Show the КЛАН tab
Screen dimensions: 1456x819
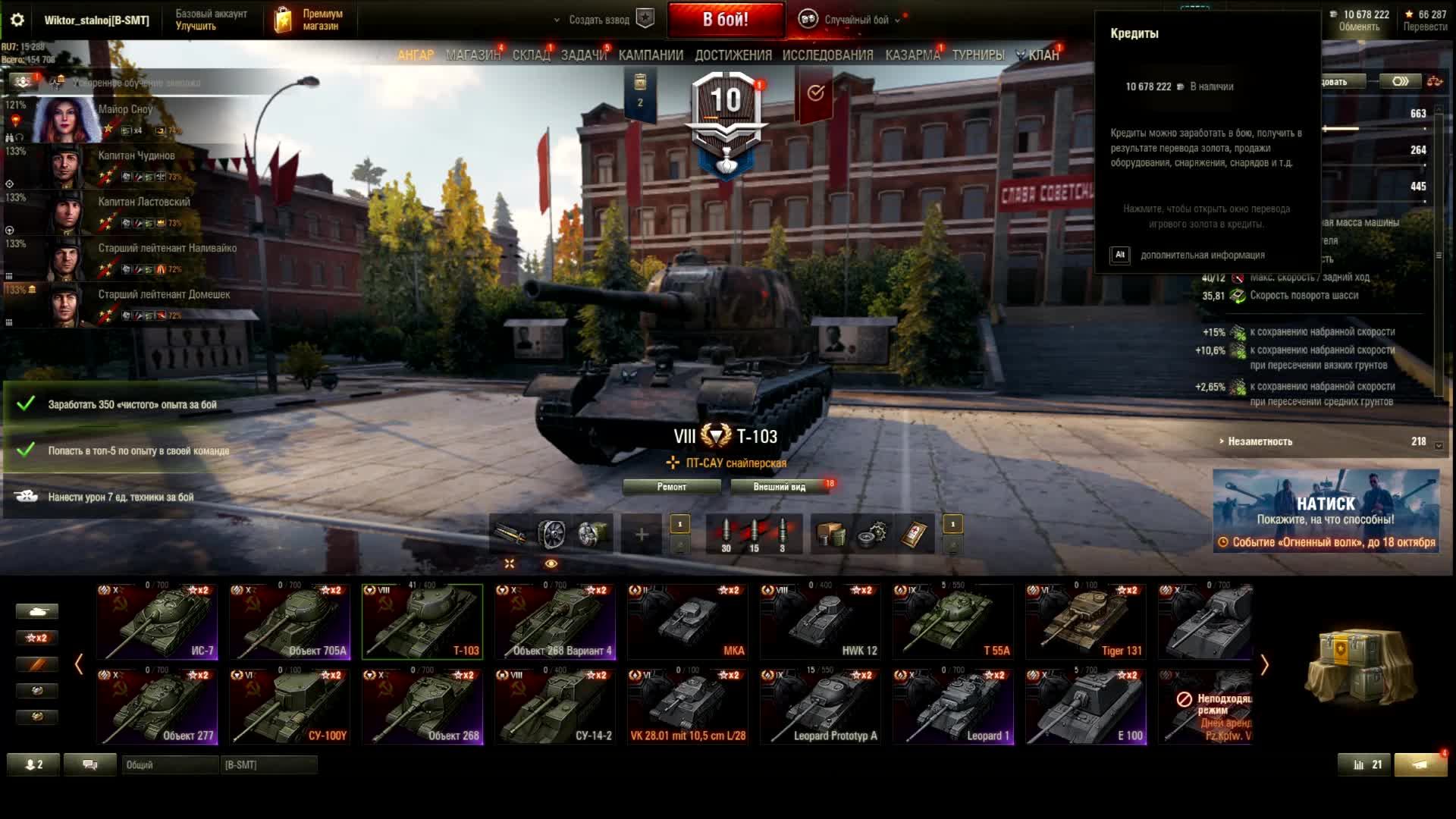click(1043, 55)
